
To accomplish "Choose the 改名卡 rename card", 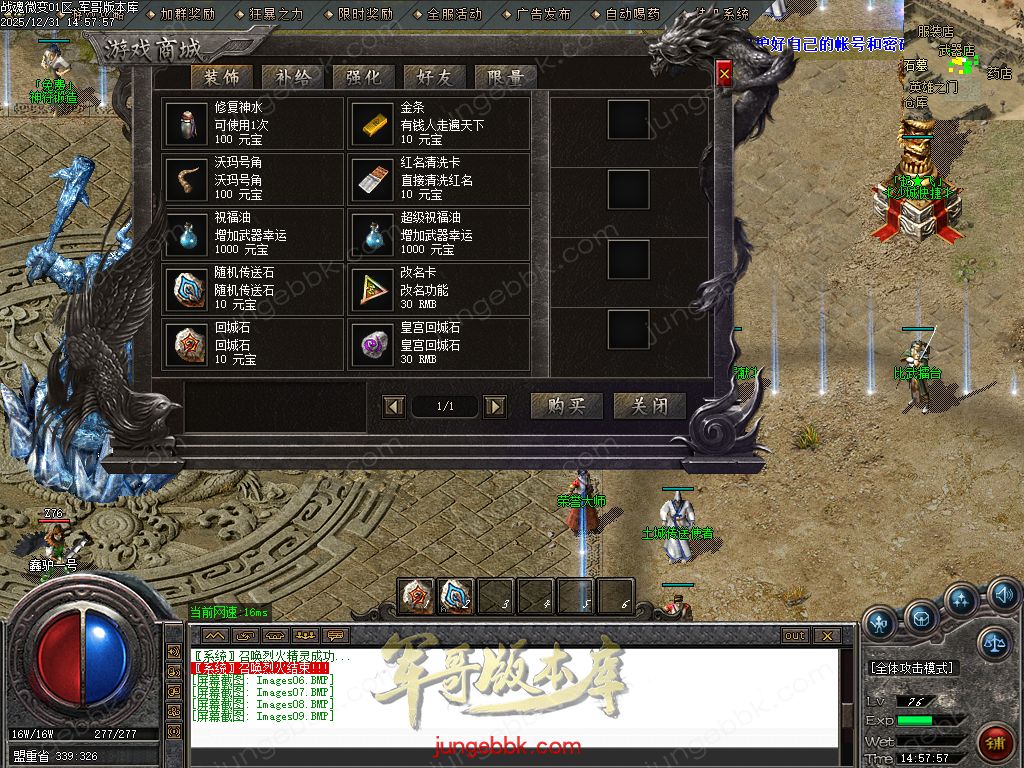I will pyautogui.click(x=439, y=290).
